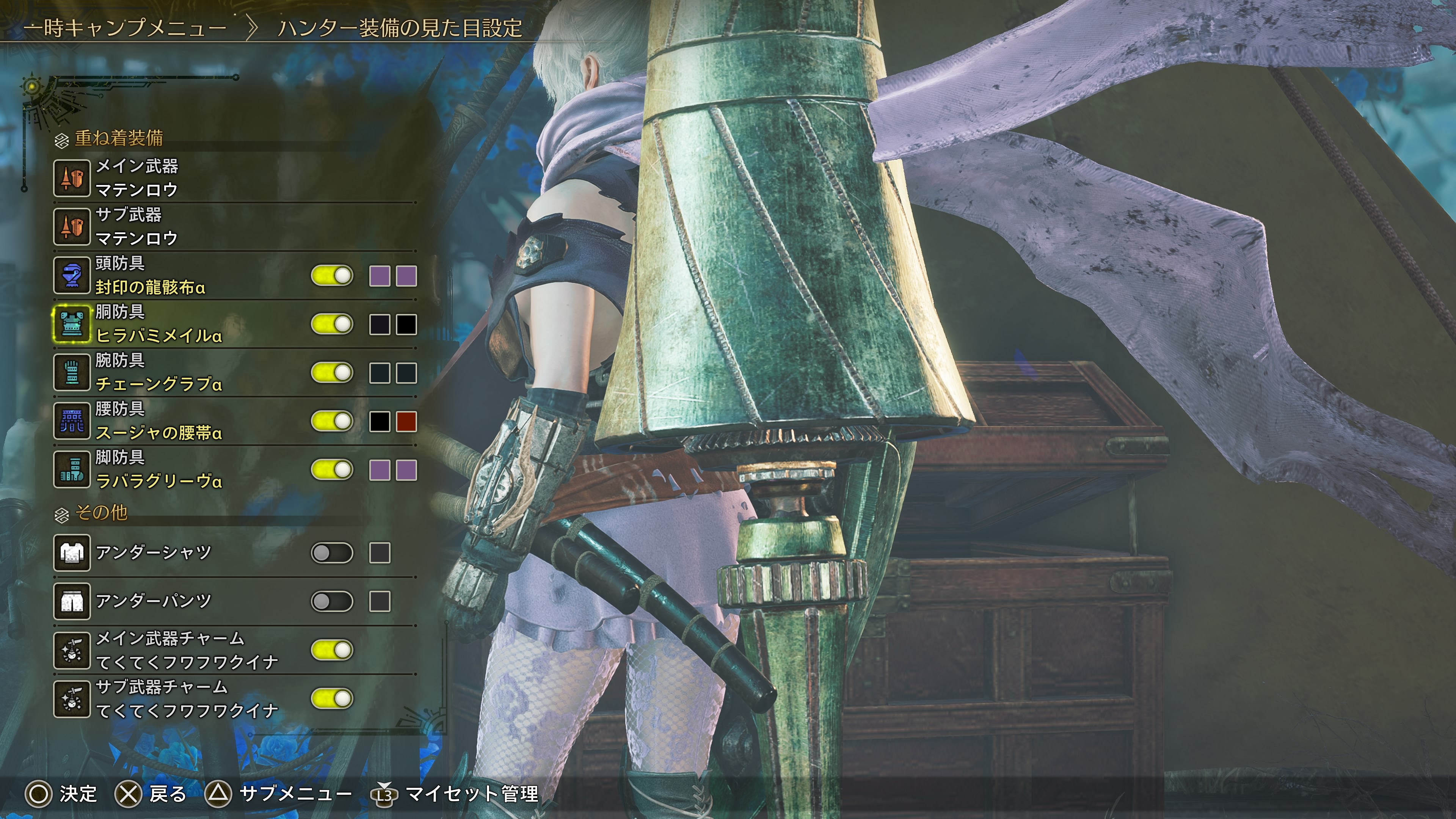Select the first purple swatch for 頭防具
1456x819 pixels.
(x=379, y=276)
